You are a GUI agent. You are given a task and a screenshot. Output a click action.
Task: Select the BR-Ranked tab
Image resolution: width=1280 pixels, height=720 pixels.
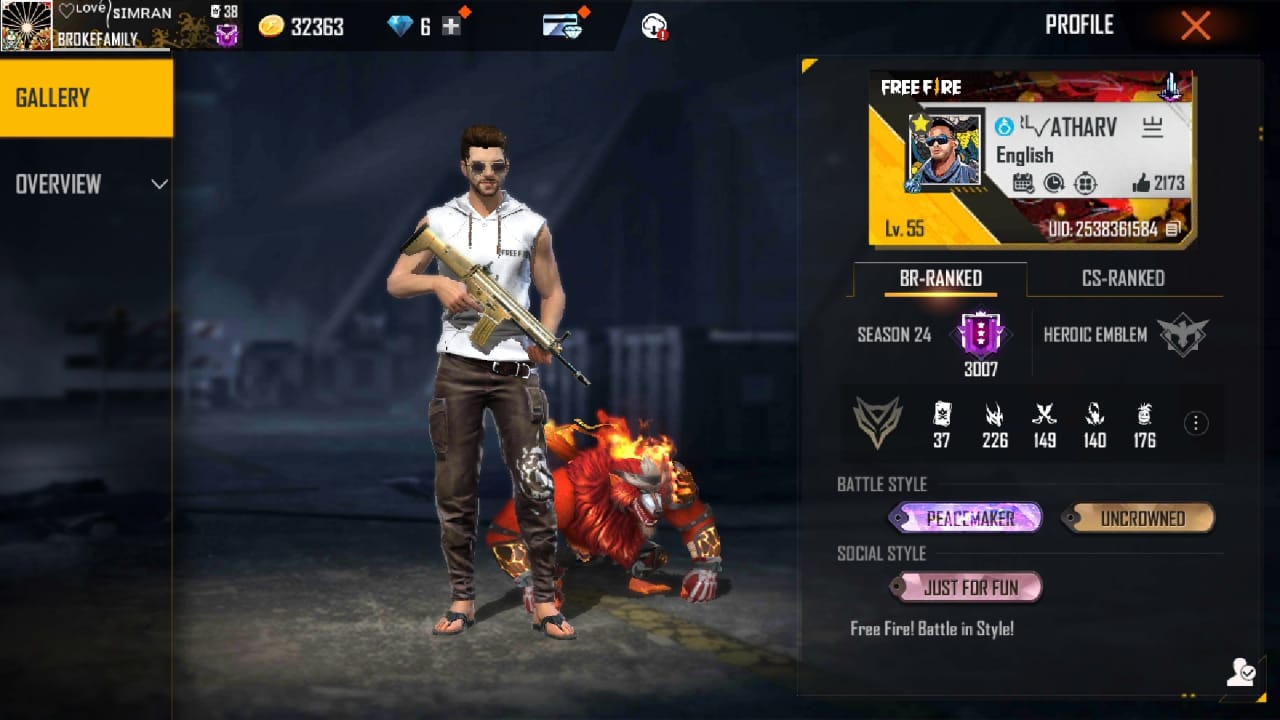(x=940, y=279)
